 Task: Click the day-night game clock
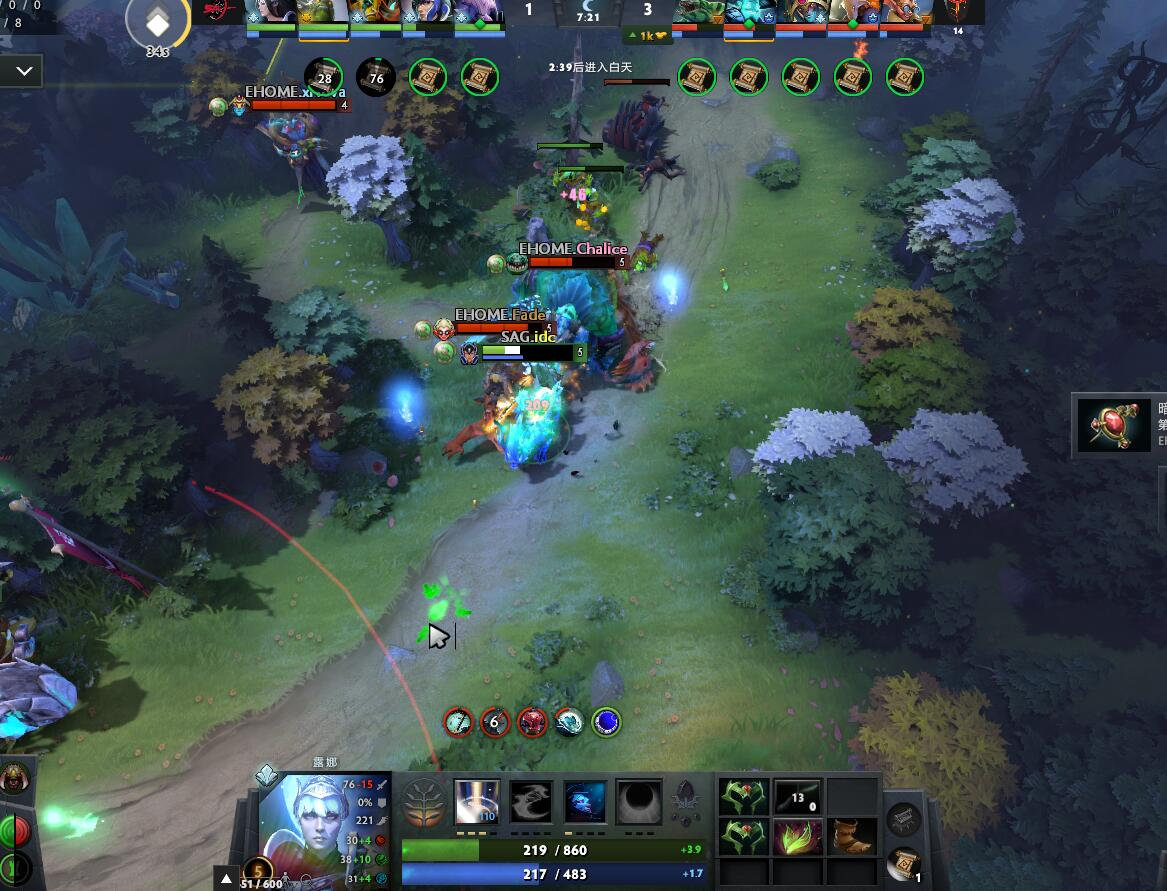(x=588, y=12)
